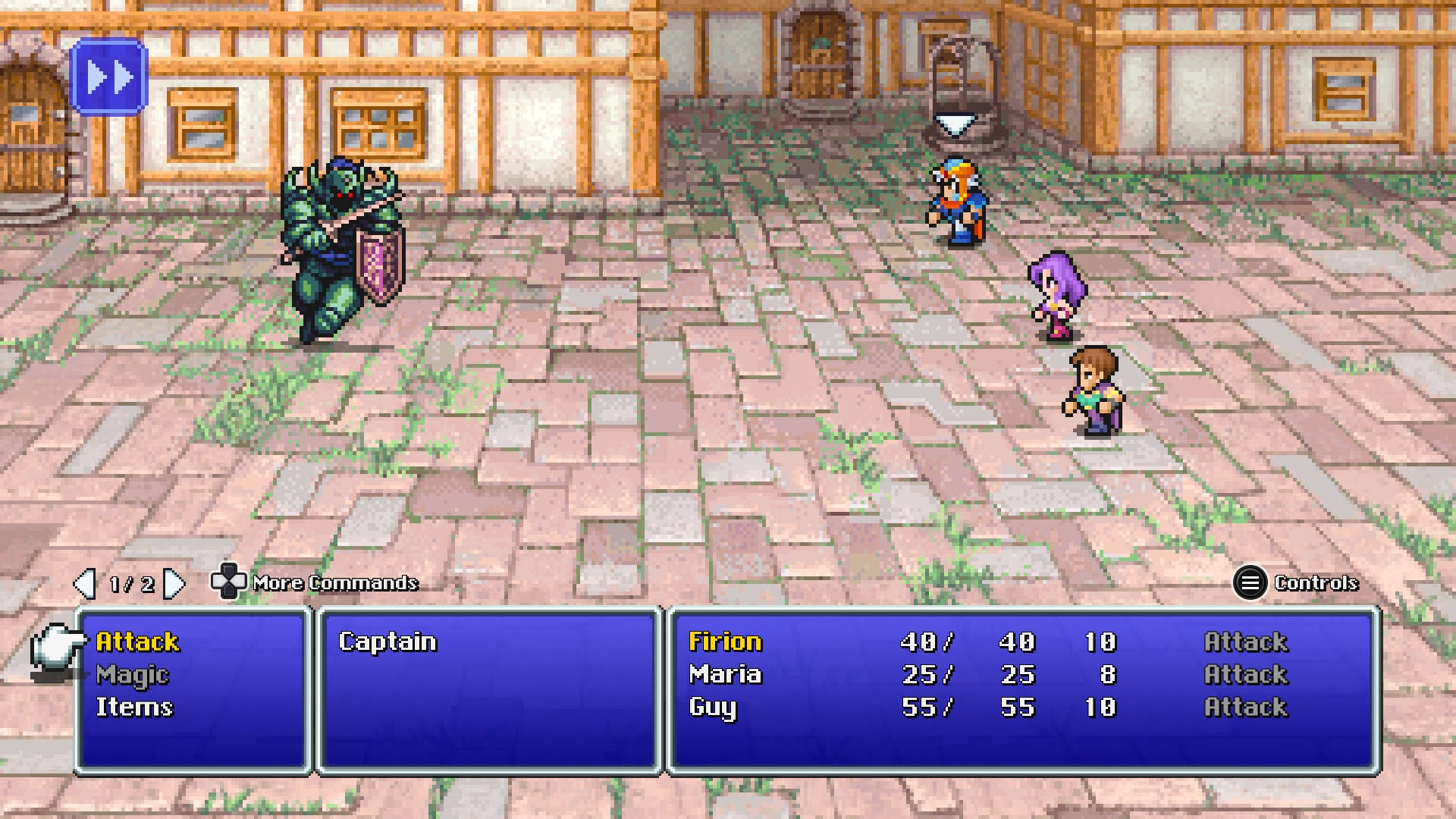This screenshot has width=1456, height=819.
Task: Toggle Maria's queued Attack action
Action: tap(1246, 674)
